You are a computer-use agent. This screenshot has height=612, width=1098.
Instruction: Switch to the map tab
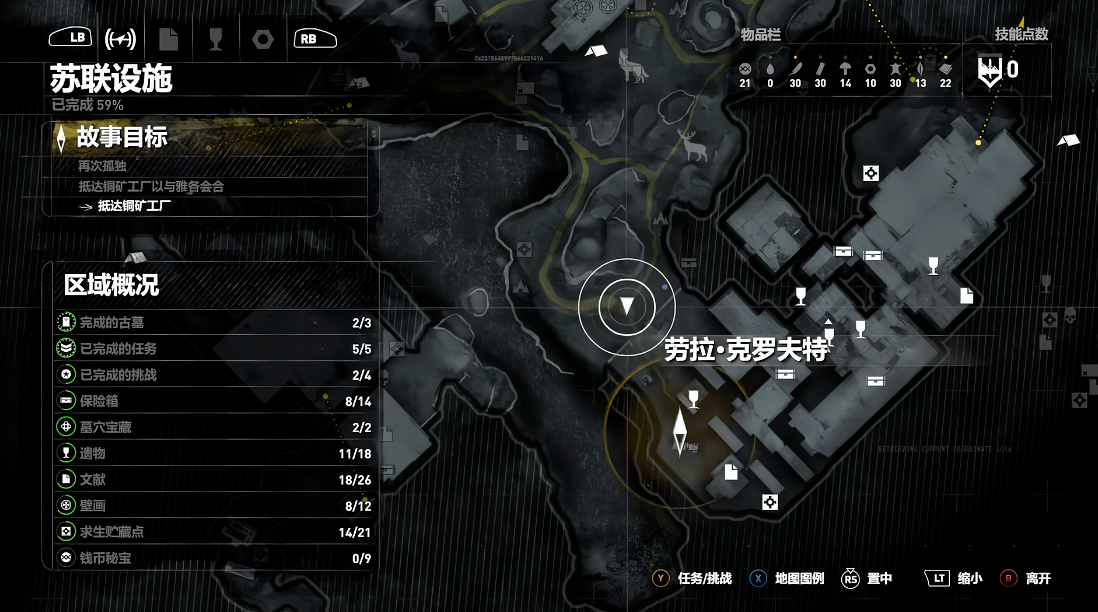pos(120,39)
